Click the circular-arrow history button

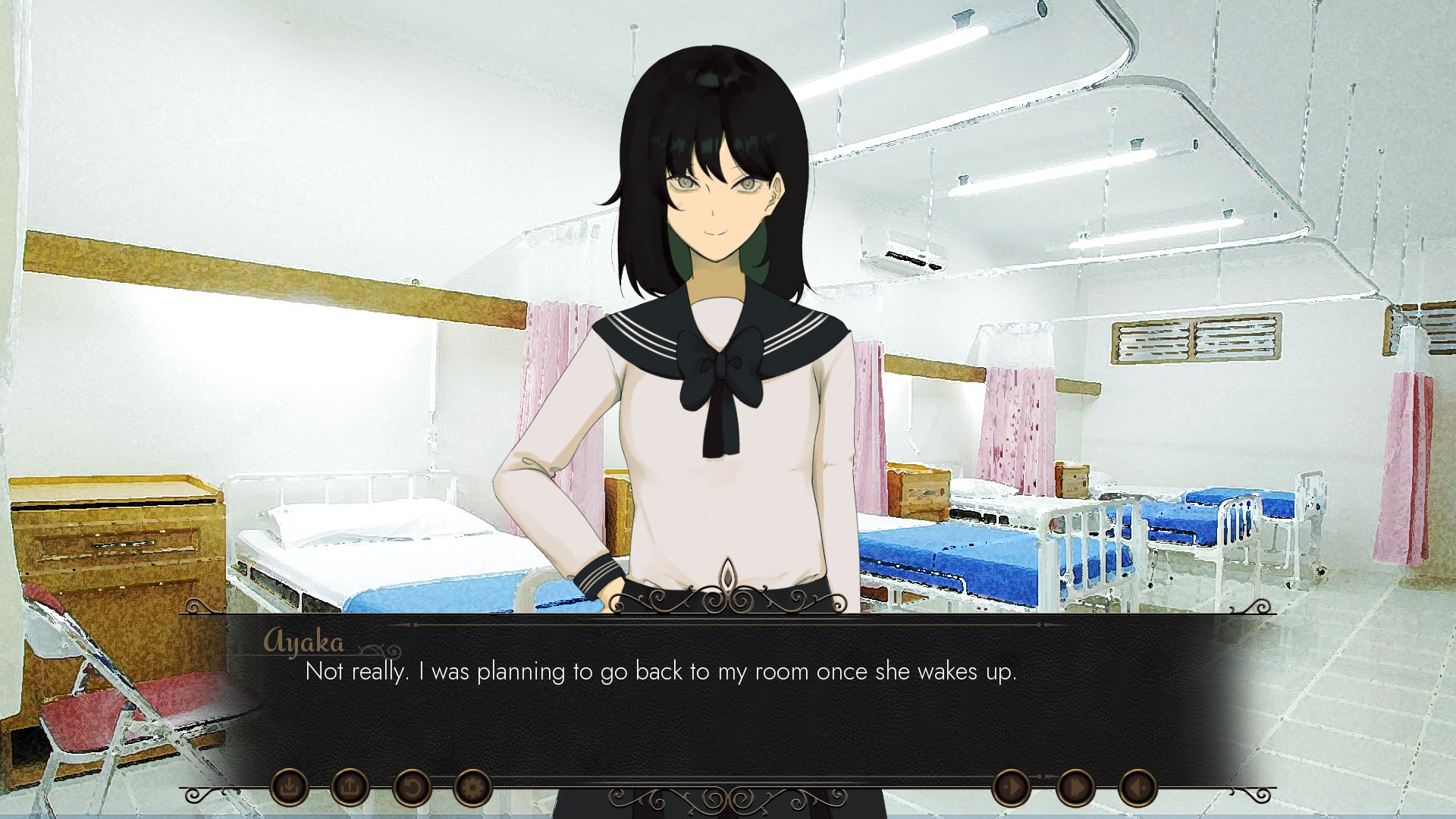click(x=411, y=788)
